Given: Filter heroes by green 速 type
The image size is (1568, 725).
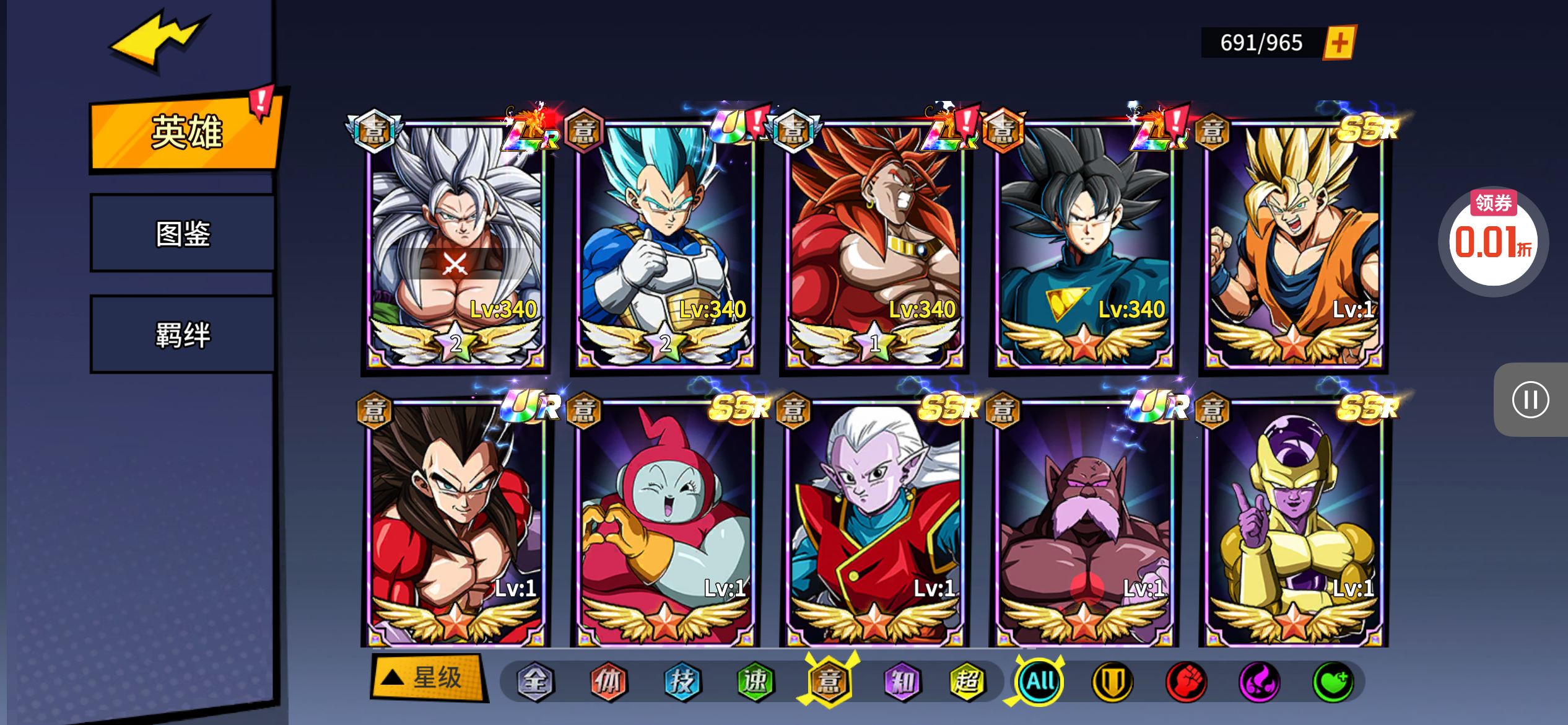Looking at the screenshot, I should coord(756,682).
